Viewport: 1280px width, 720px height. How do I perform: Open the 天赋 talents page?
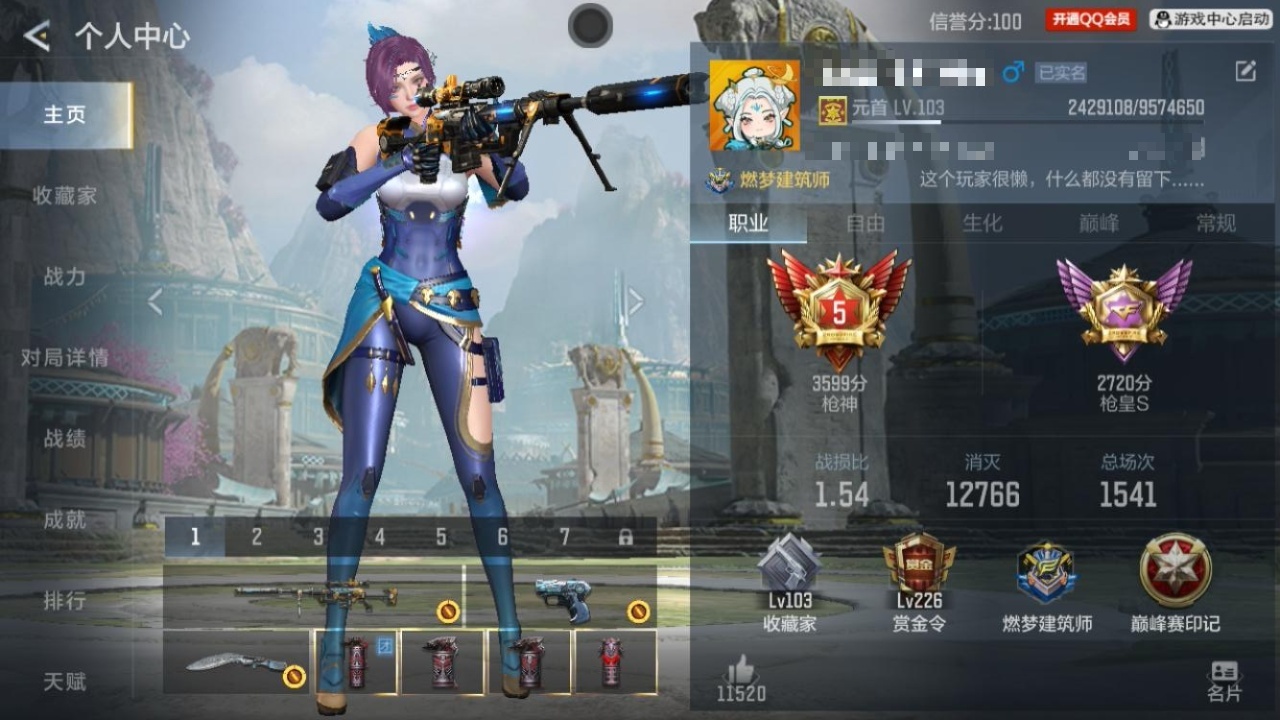tap(65, 682)
